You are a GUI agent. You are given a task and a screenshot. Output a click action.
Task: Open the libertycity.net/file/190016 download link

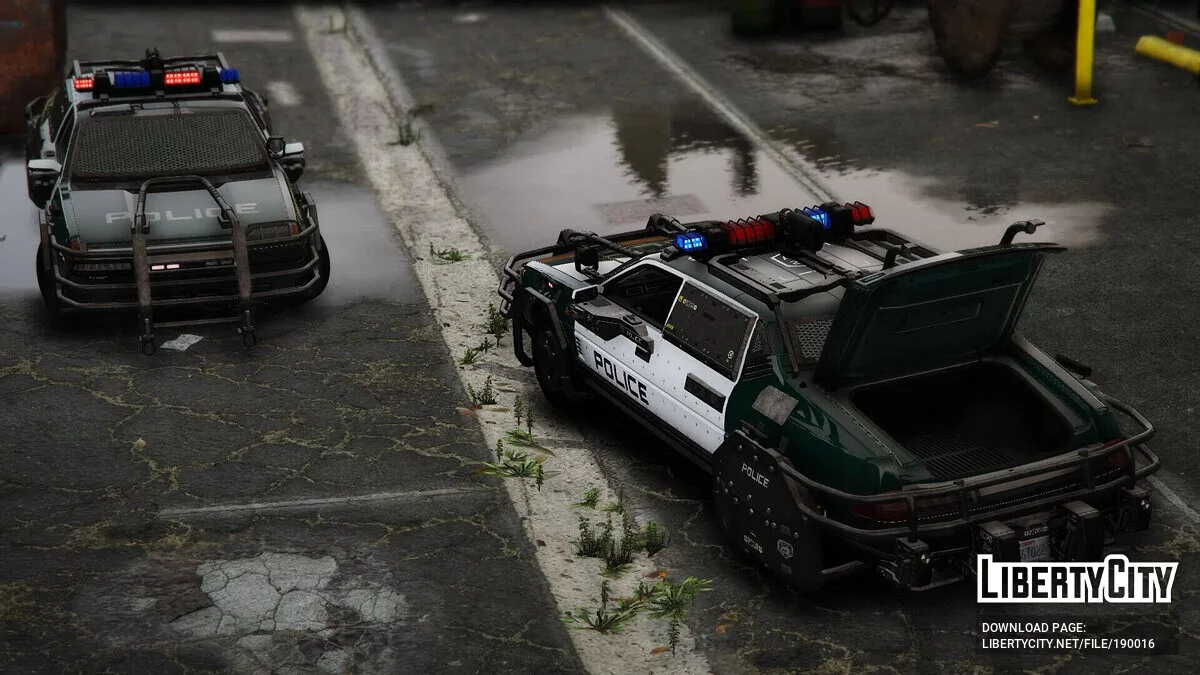click(x=1067, y=644)
